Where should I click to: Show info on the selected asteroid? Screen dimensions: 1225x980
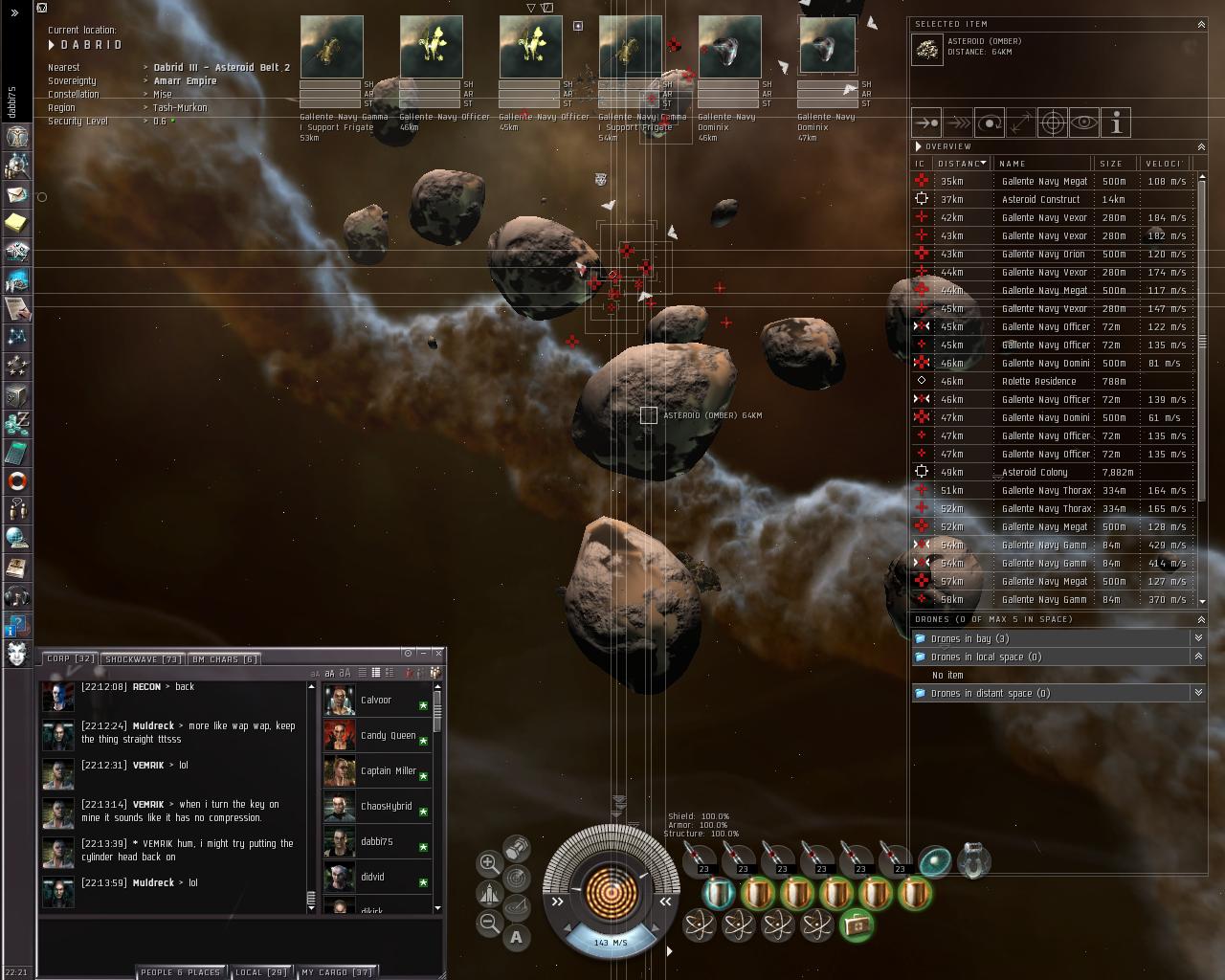point(1116,123)
